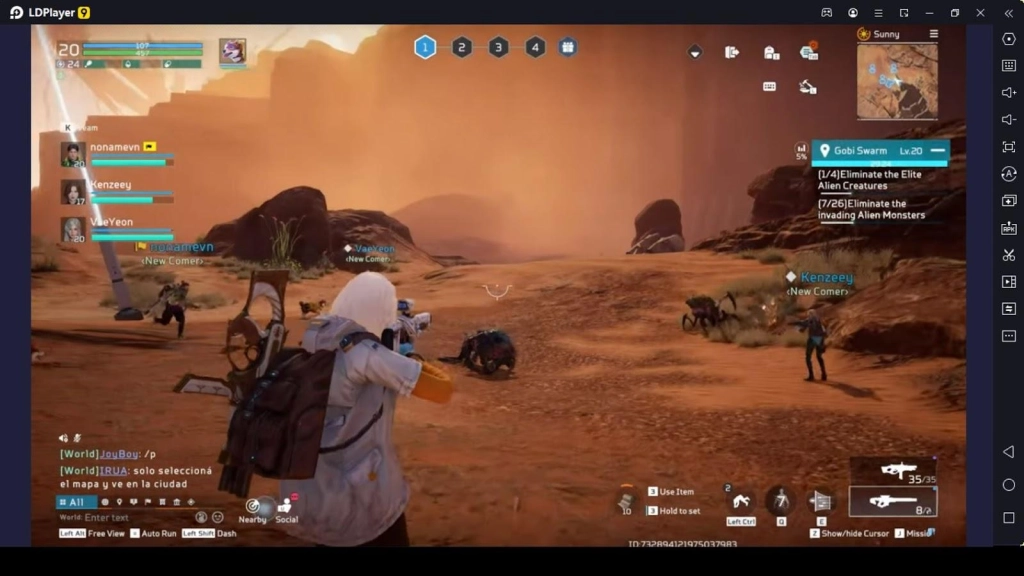Open the minimap
Viewport: 1024px width, 576px height.
tap(896, 81)
